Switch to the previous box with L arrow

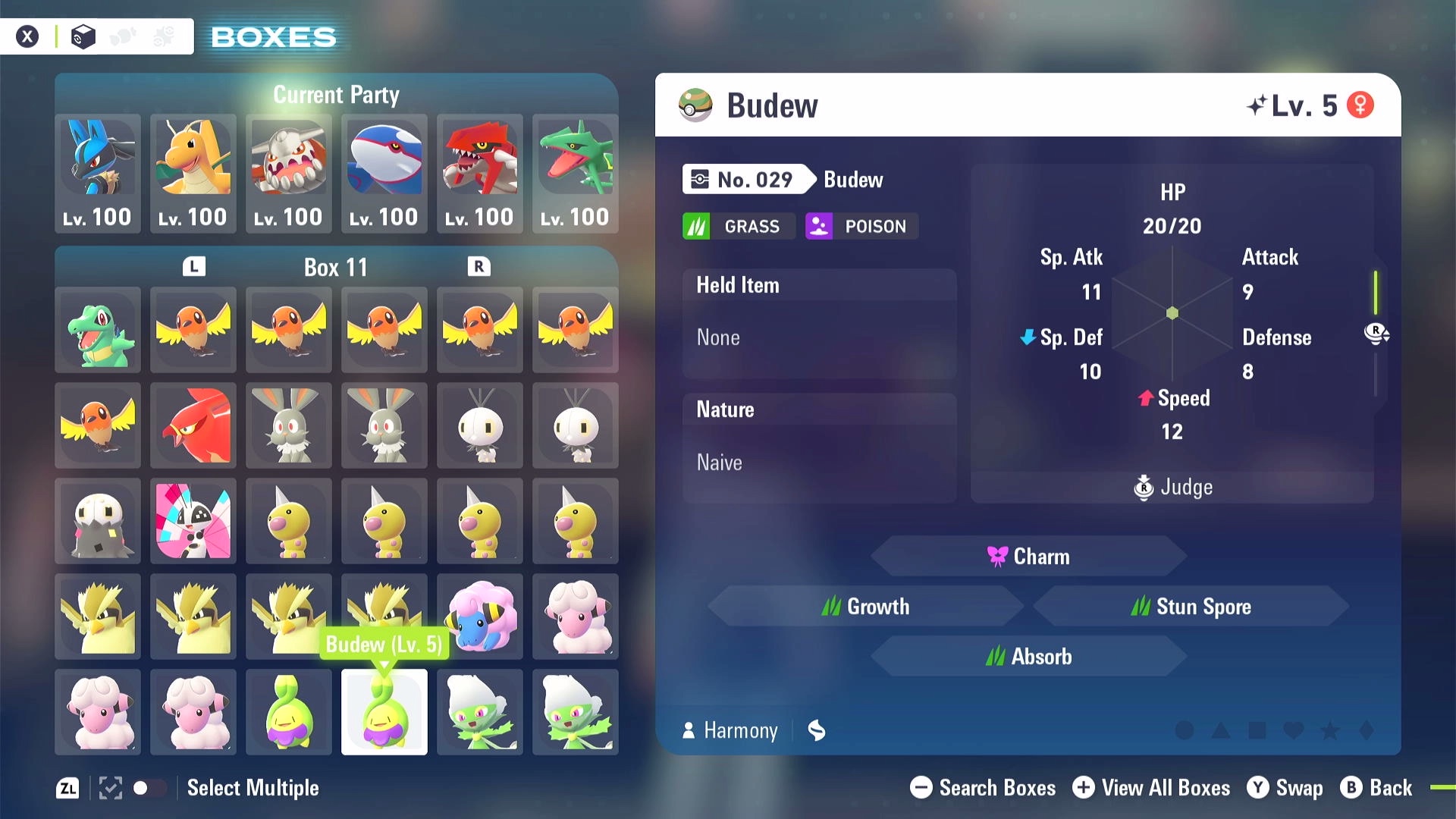click(194, 267)
